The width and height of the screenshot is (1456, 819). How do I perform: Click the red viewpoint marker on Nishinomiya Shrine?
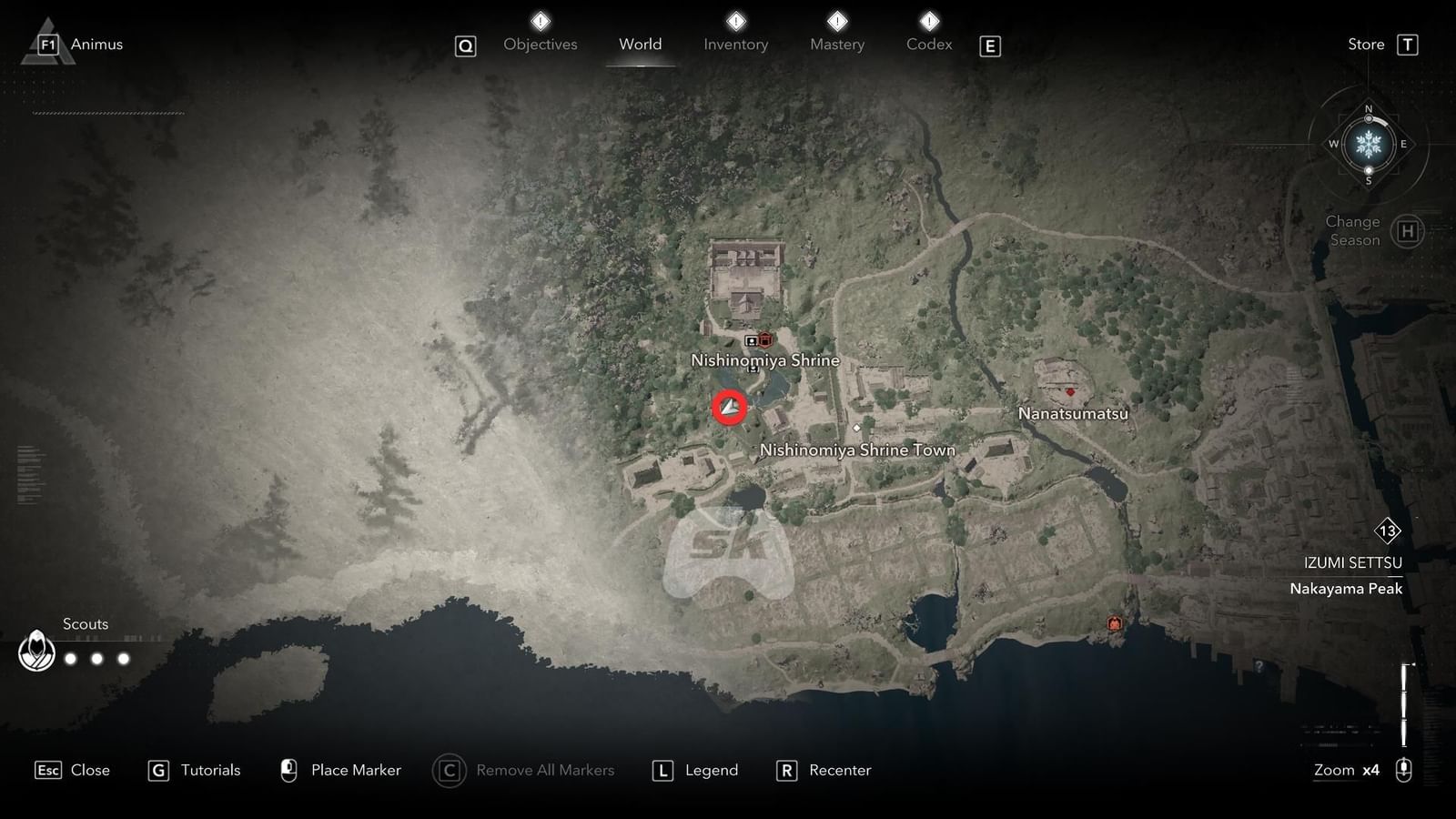[764, 340]
